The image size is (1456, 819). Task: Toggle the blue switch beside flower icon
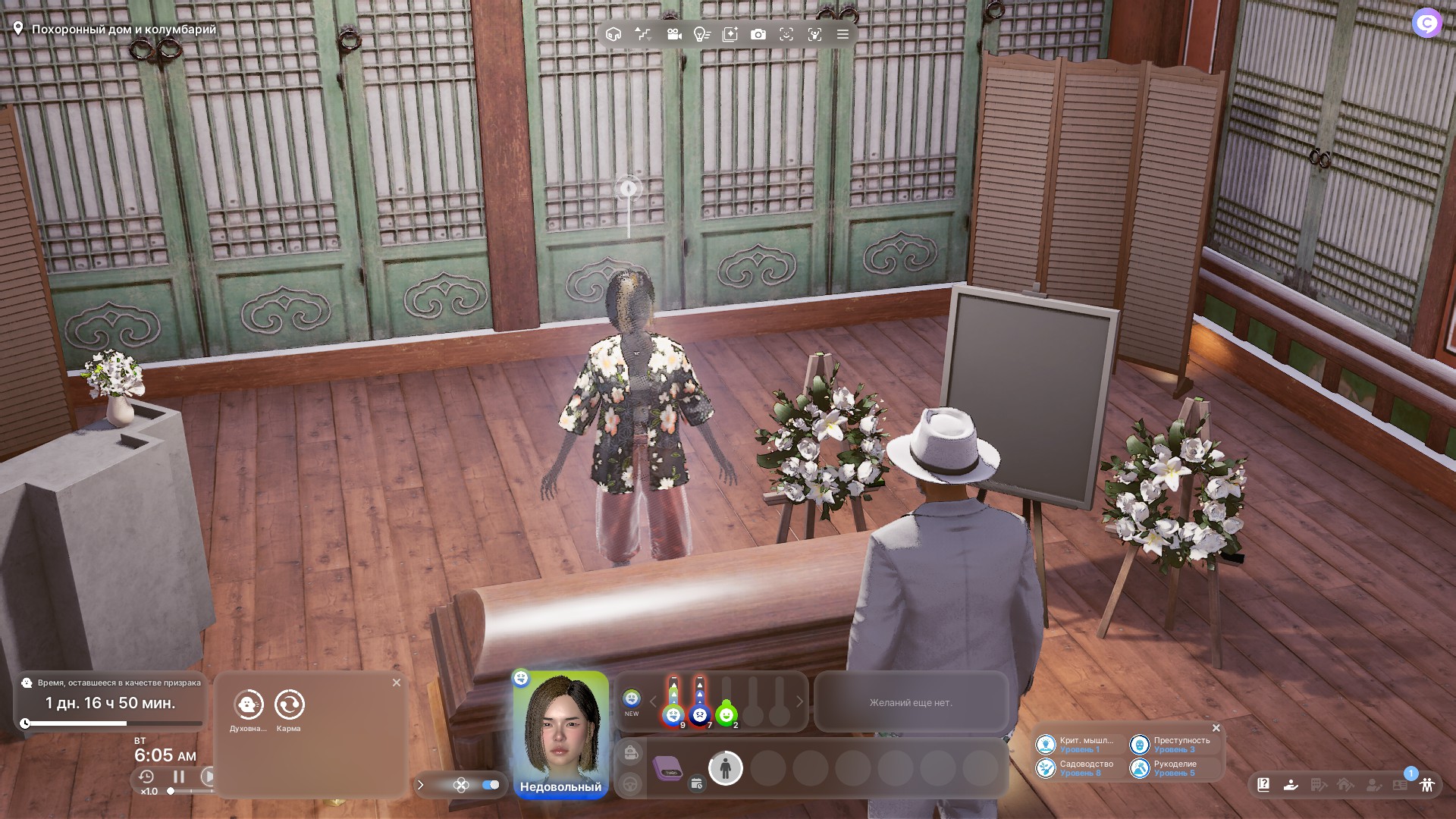tap(490, 785)
